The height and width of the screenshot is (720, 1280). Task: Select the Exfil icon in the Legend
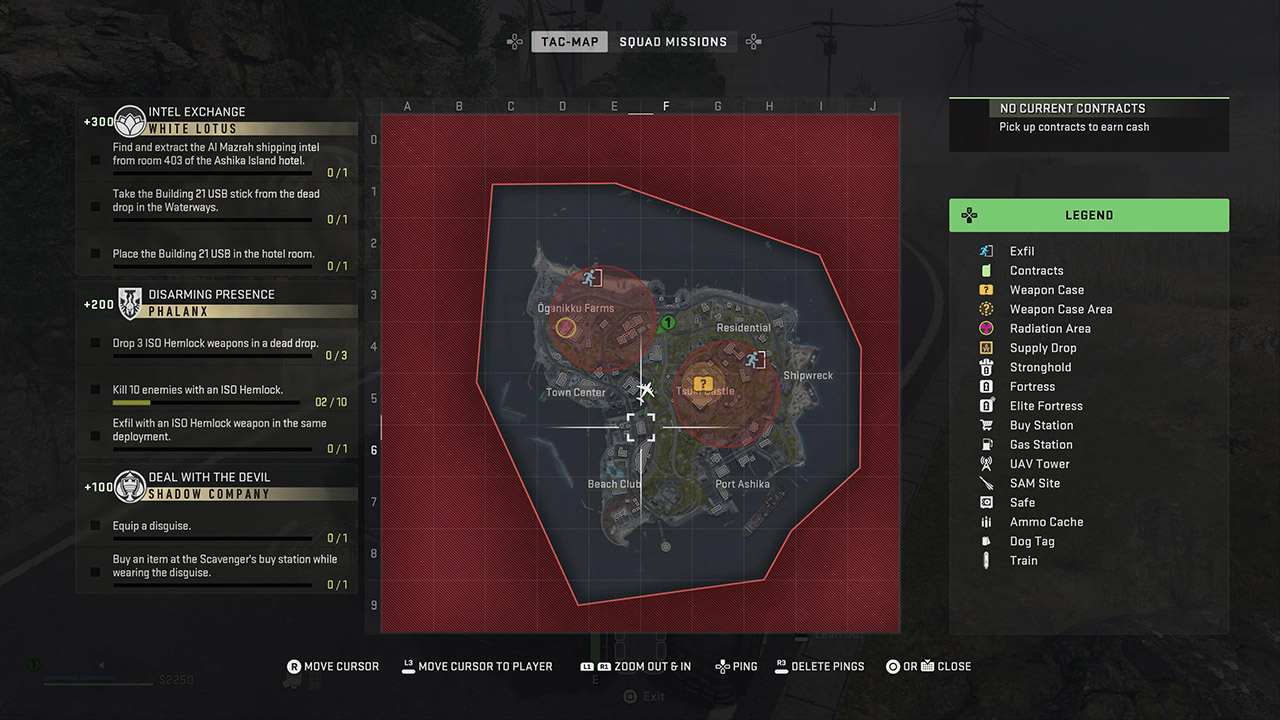[x=984, y=251]
